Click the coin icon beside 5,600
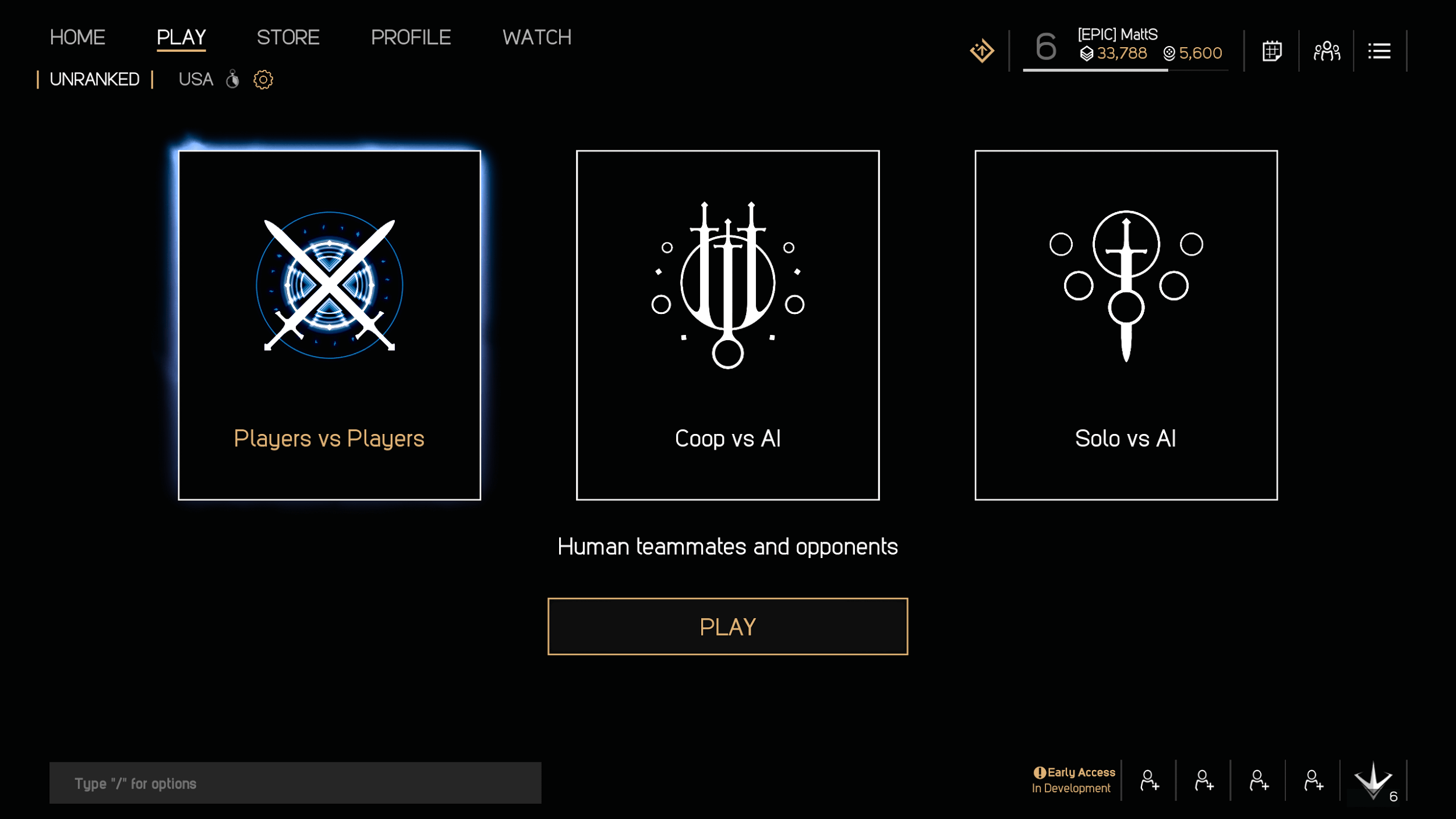The width and height of the screenshot is (1456, 819). [x=1168, y=53]
